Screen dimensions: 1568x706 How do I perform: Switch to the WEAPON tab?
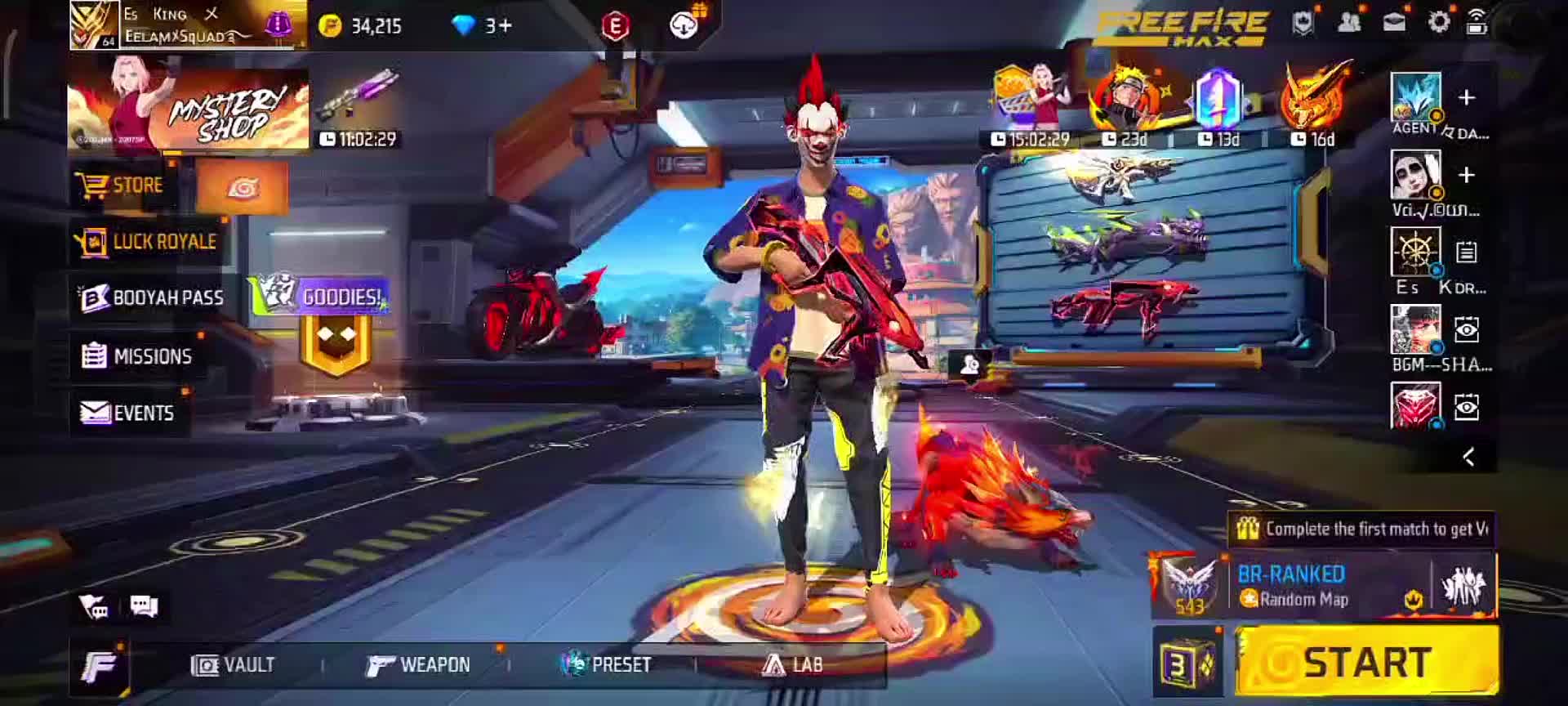point(418,665)
